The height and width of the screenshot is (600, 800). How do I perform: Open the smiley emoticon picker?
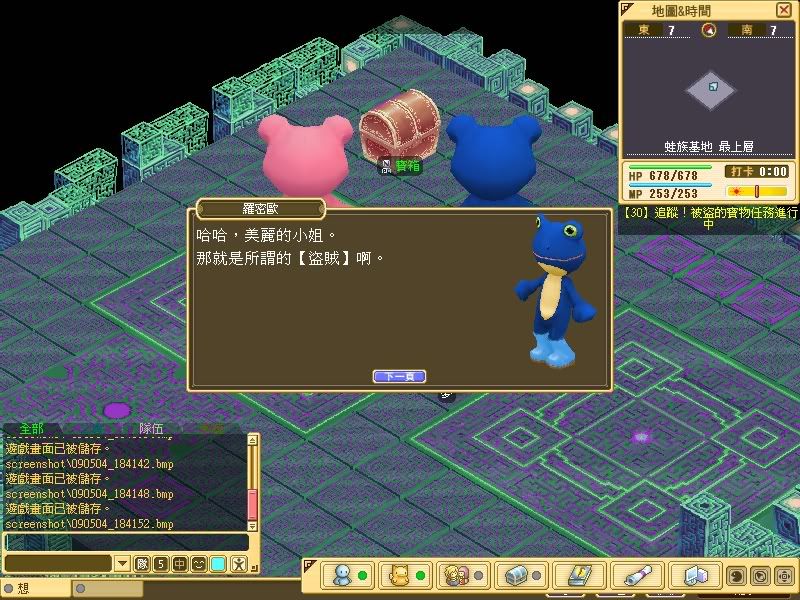tap(200, 564)
